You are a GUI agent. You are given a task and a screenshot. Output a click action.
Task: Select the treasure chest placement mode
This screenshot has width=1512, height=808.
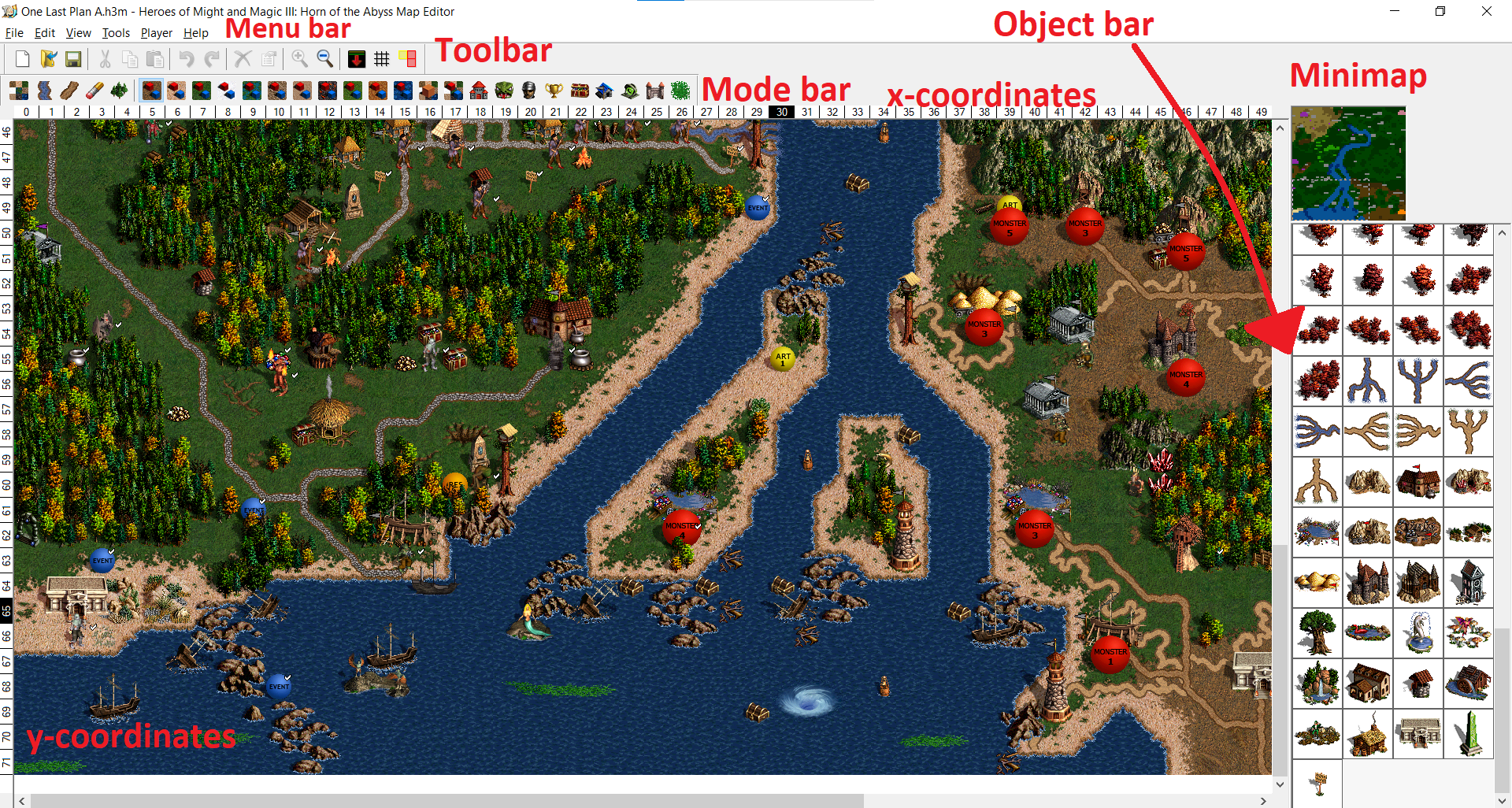point(580,91)
